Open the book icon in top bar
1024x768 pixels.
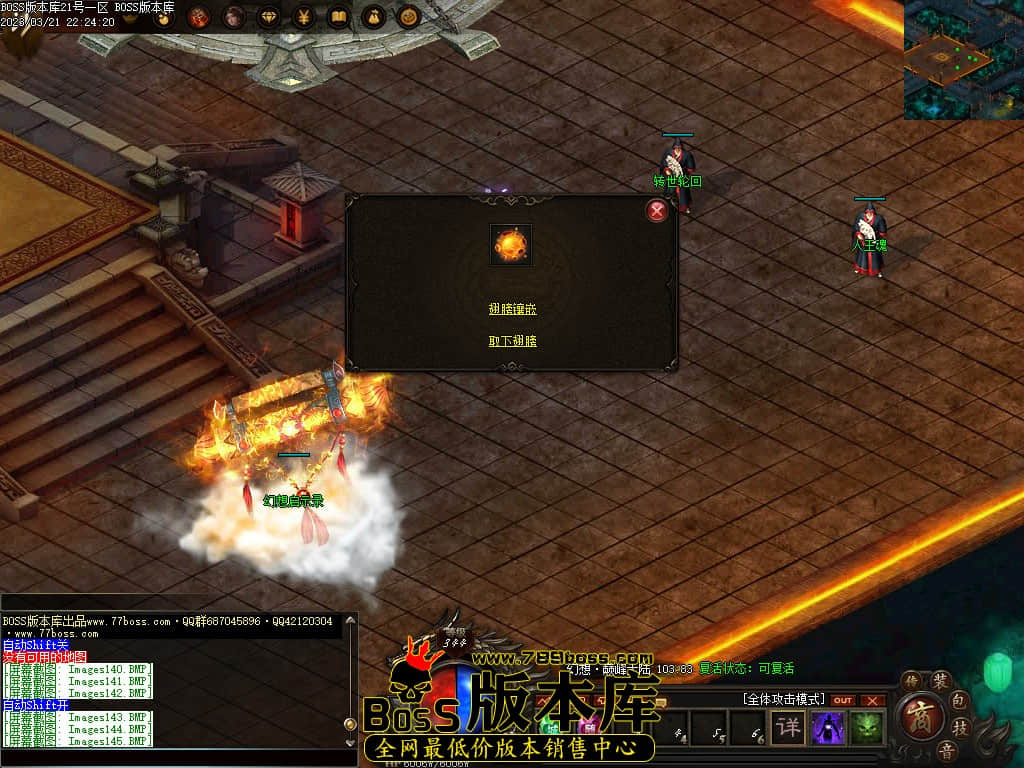point(338,17)
